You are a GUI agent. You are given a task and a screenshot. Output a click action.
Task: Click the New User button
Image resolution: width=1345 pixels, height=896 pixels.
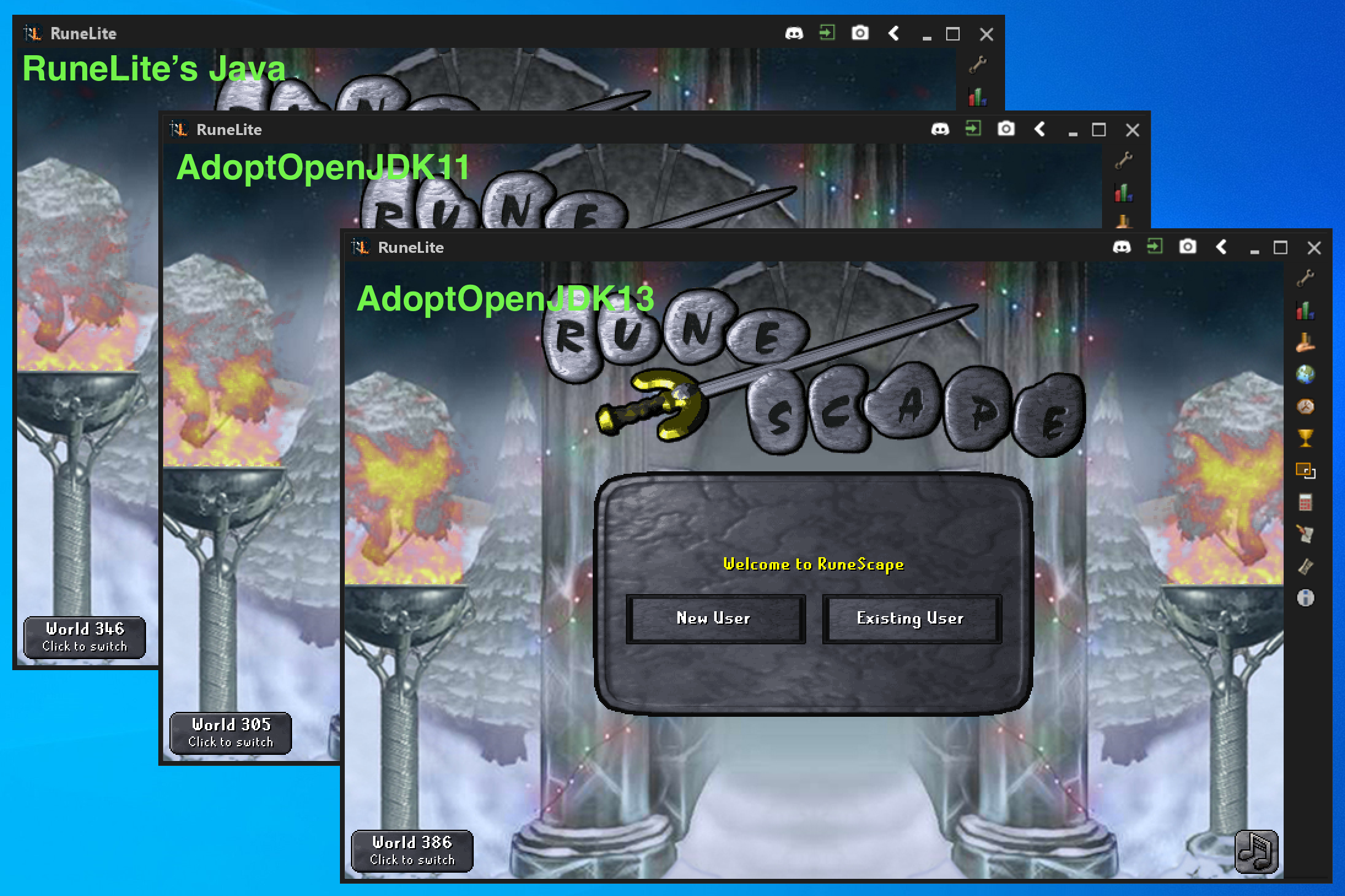(x=715, y=619)
